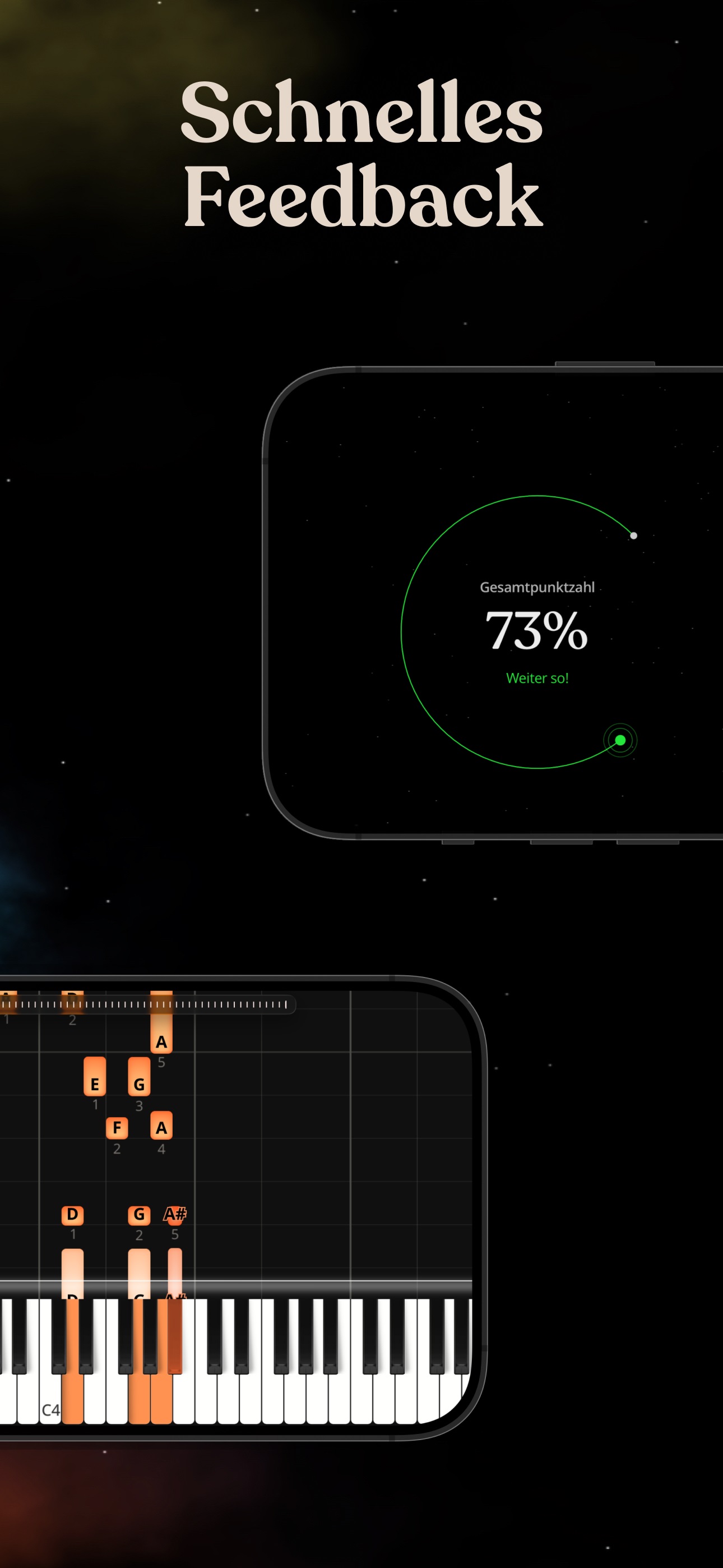Play the highlighted A# black key
This screenshot has width=723, height=1568.
pyautogui.click(x=175, y=1333)
